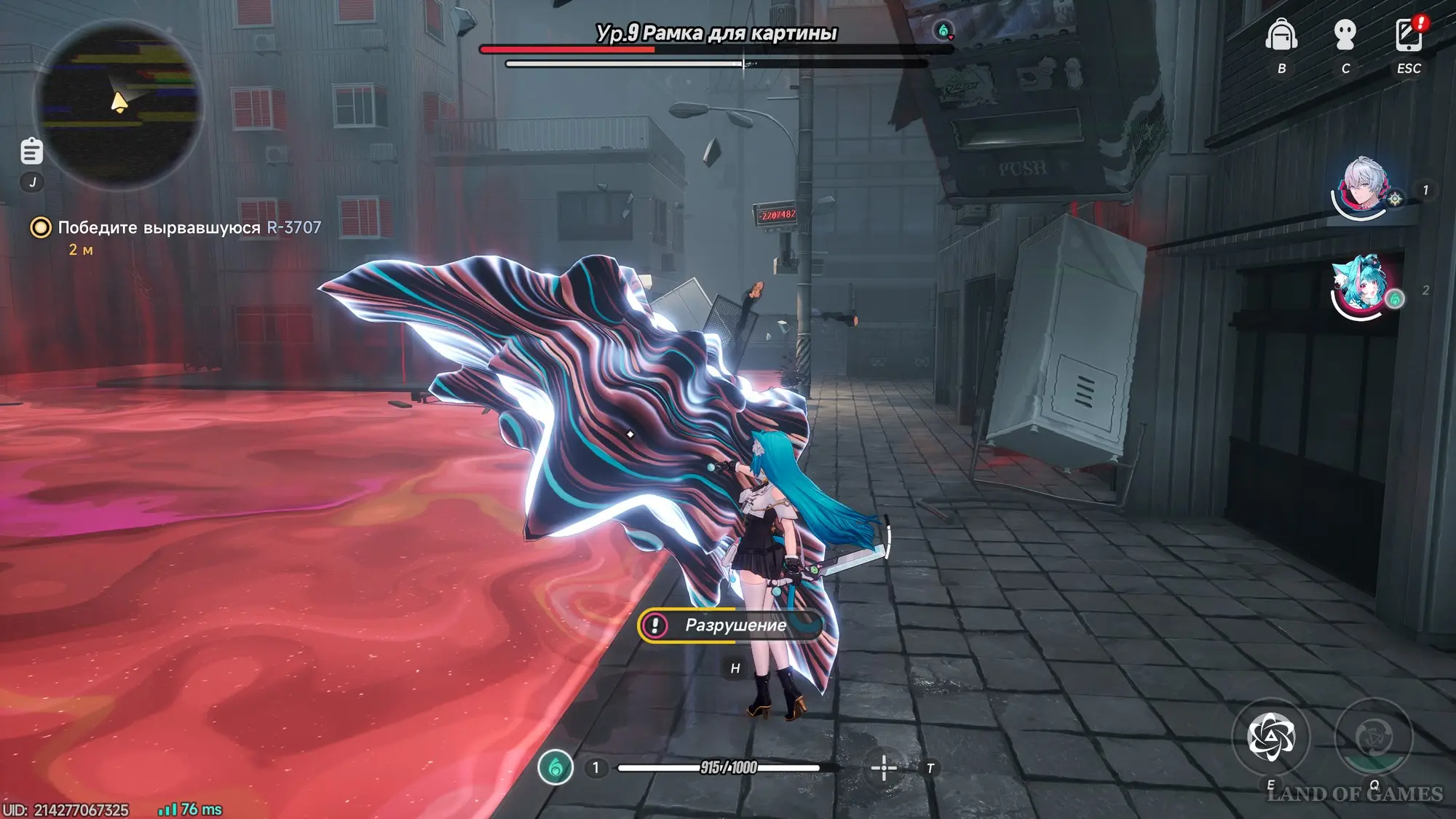Open the character menu icon

tap(1345, 36)
